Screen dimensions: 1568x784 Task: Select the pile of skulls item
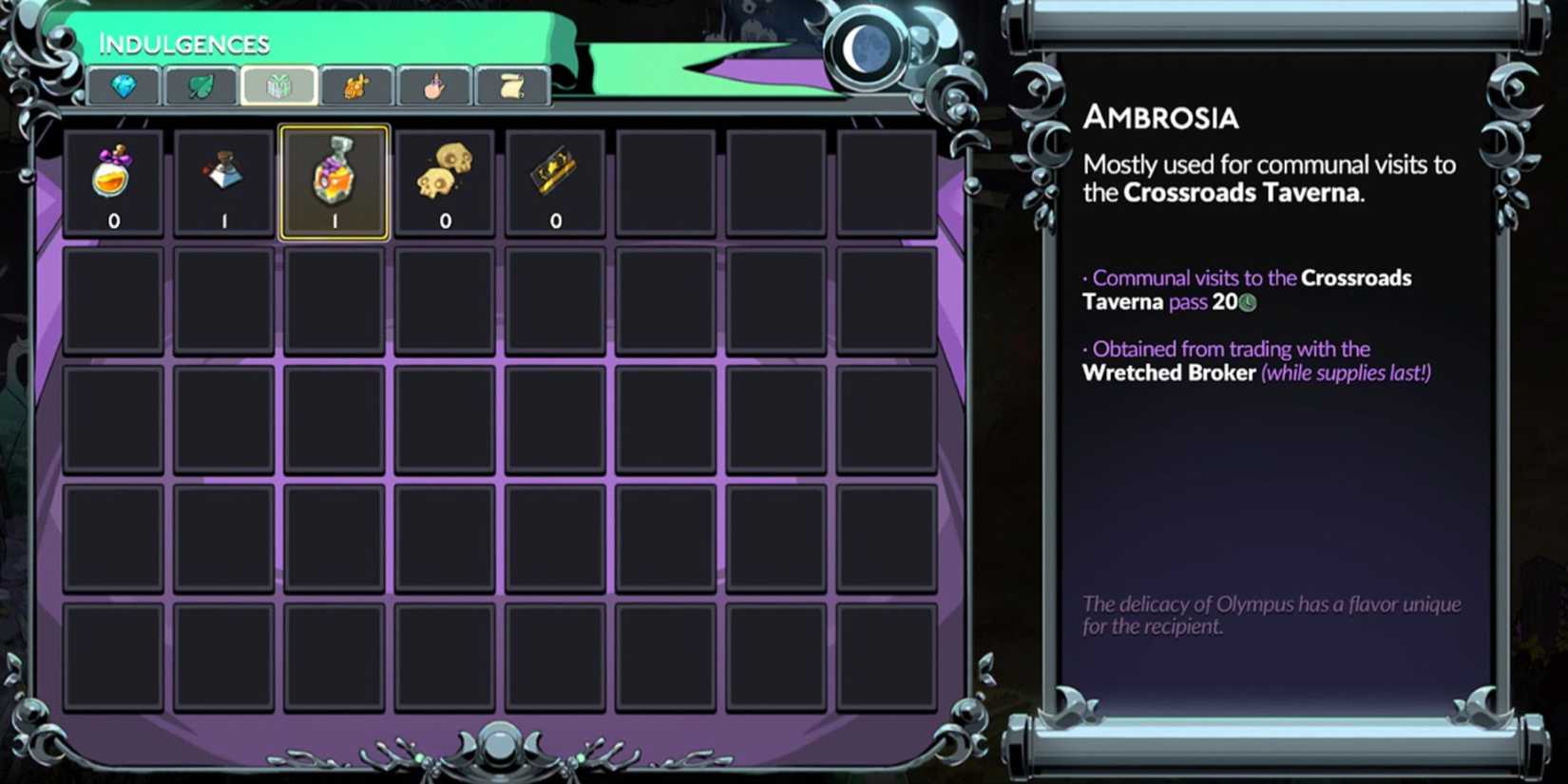pos(445,173)
